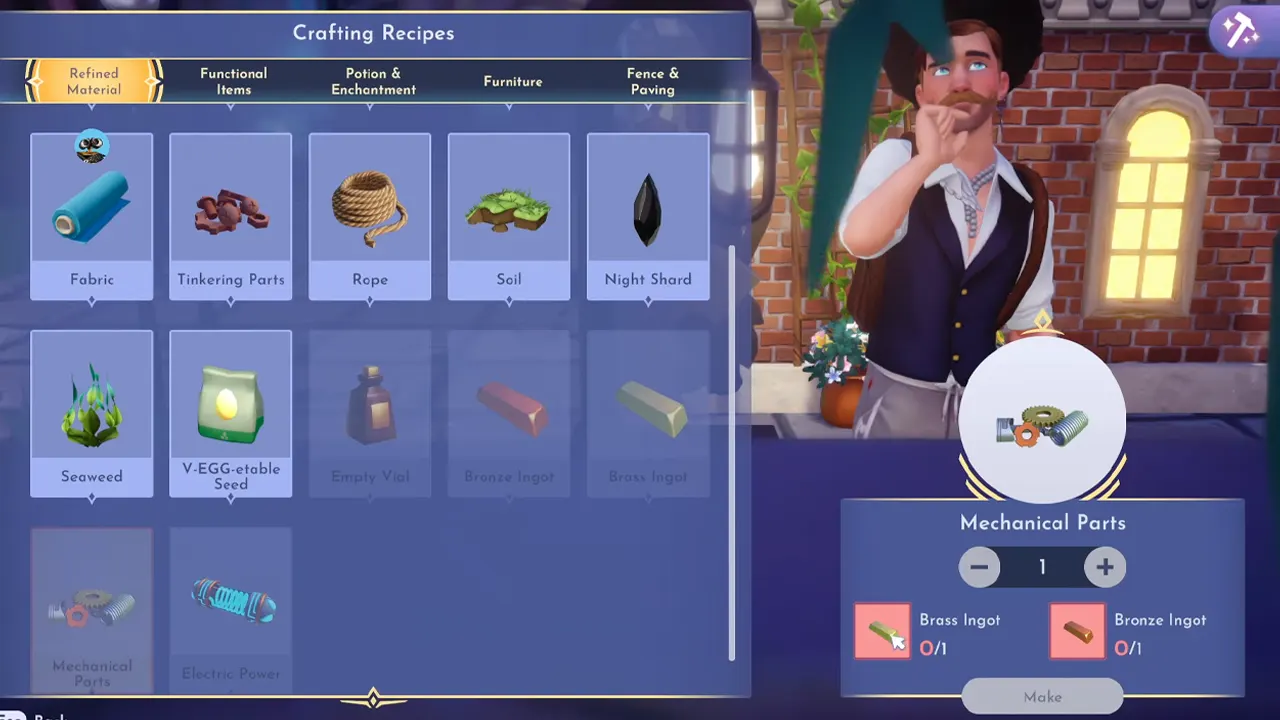Viewport: 1280px width, 720px height.
Task: View the Bronze Ingot ingredient icon
Action: (1075, 632)
